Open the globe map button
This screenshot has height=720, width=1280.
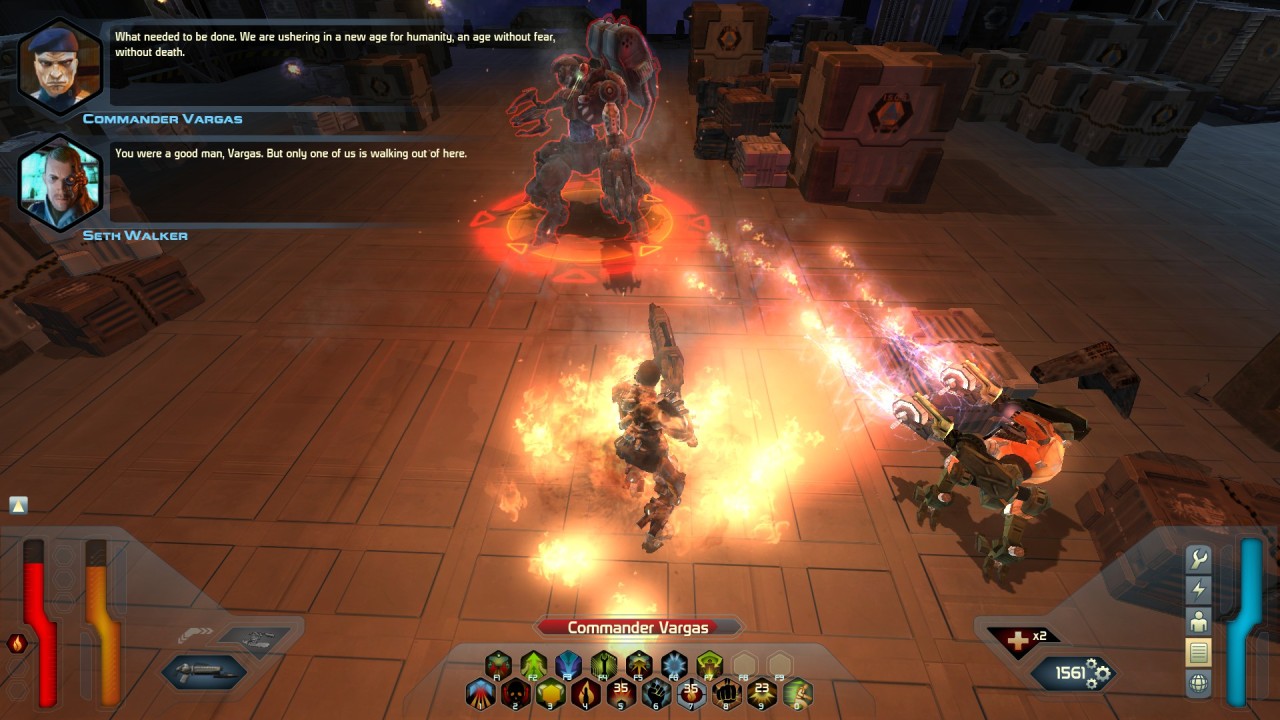(x=1198, y=683)
